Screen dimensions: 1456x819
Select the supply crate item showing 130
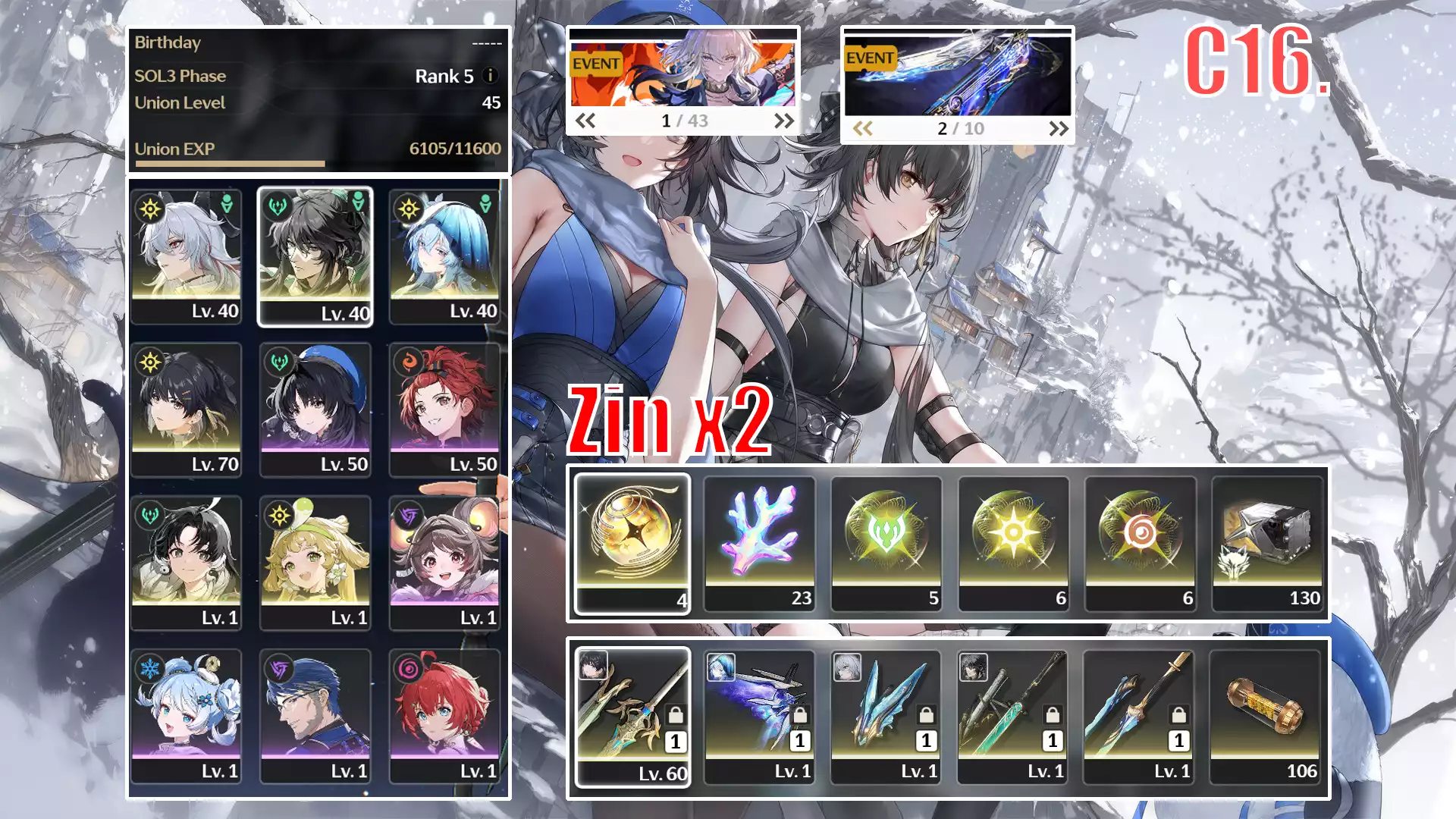(x=1268, y=538)
